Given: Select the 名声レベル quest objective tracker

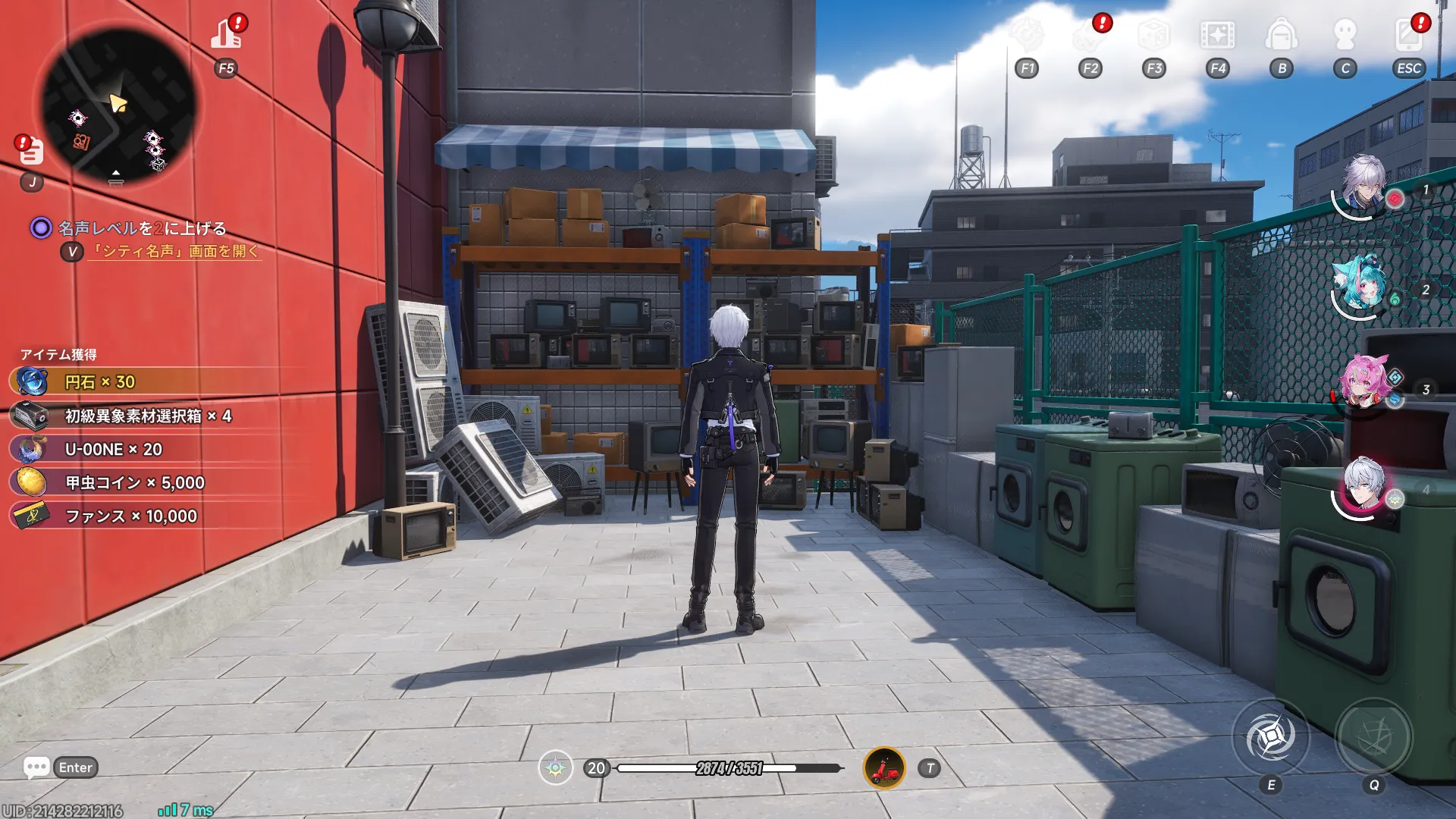Looking at the screenshot, I should (142, 228).
